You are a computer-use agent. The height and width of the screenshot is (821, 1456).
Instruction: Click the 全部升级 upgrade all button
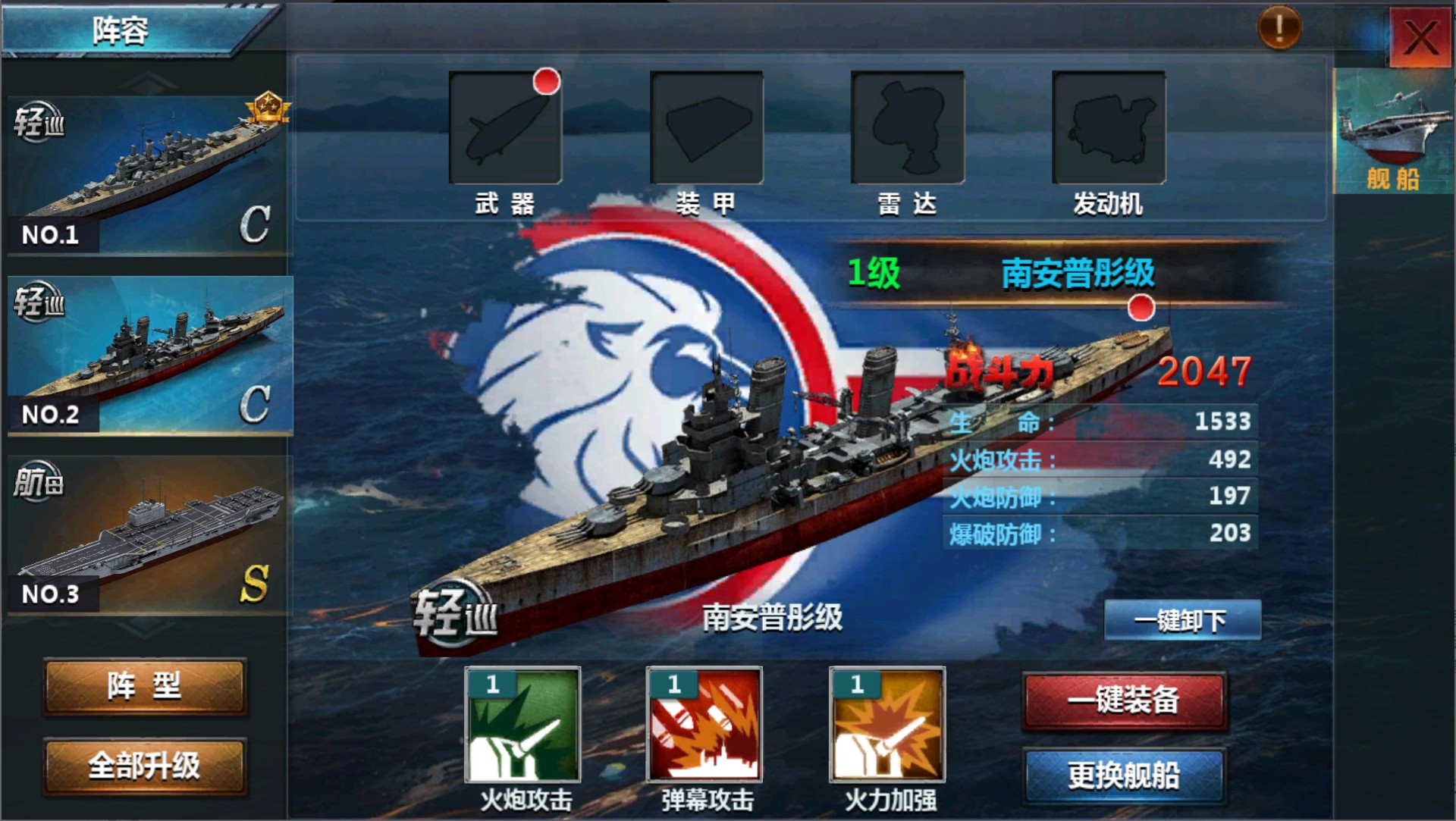[x=145, y=766]
